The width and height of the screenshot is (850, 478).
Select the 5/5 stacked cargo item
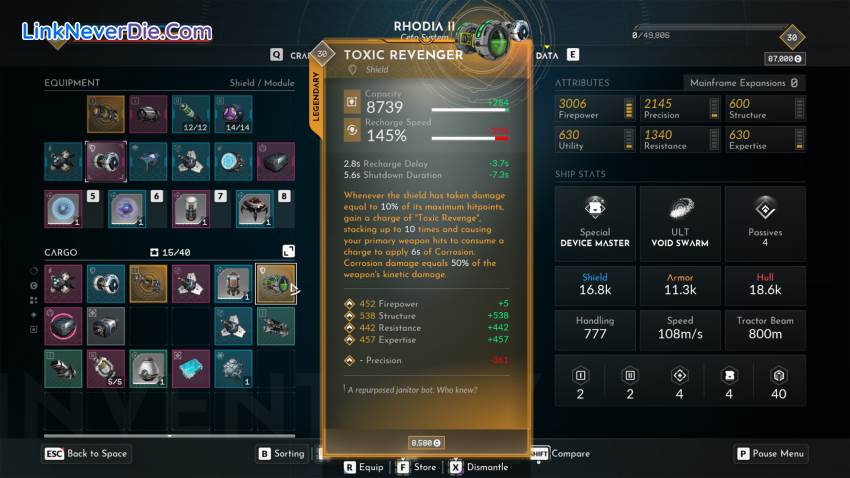105,369
